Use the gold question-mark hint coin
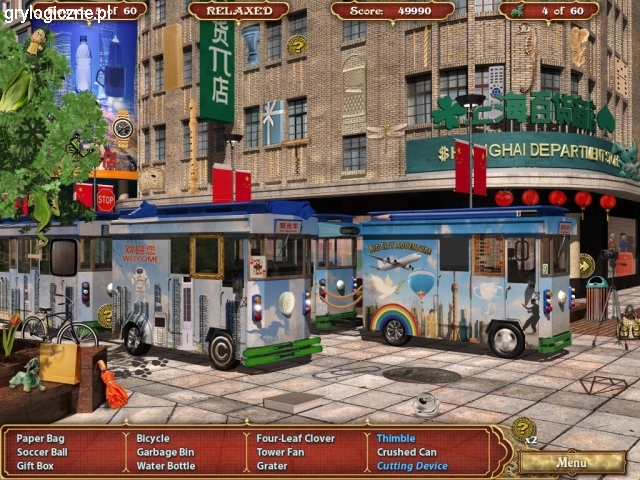 pyautogui.click(x=522, y=429)
